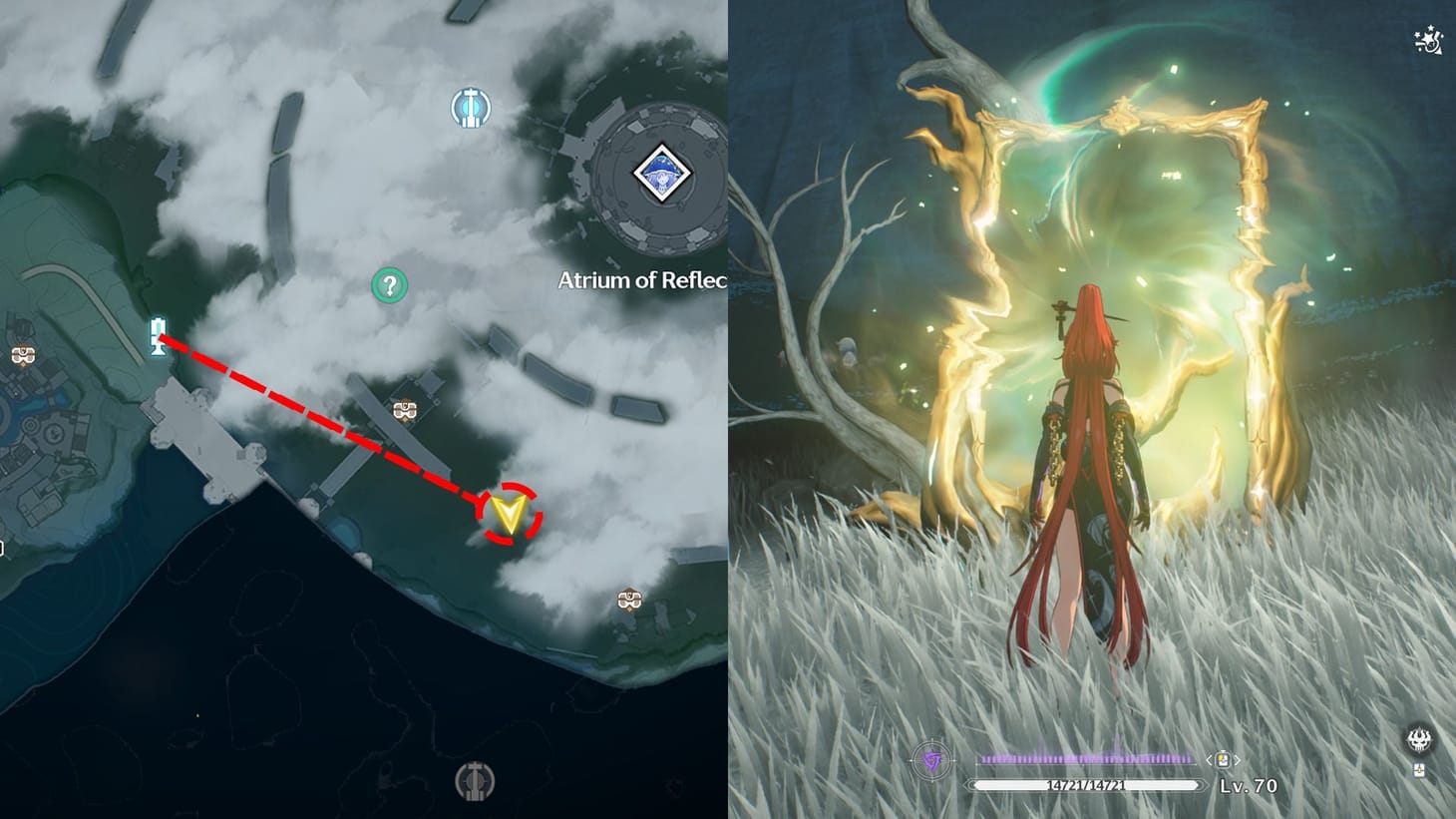Image resolution: width=1456 pixels, height=819 pixels.
Task: Open the green question mark exploration marker
Action: (389, 284)
